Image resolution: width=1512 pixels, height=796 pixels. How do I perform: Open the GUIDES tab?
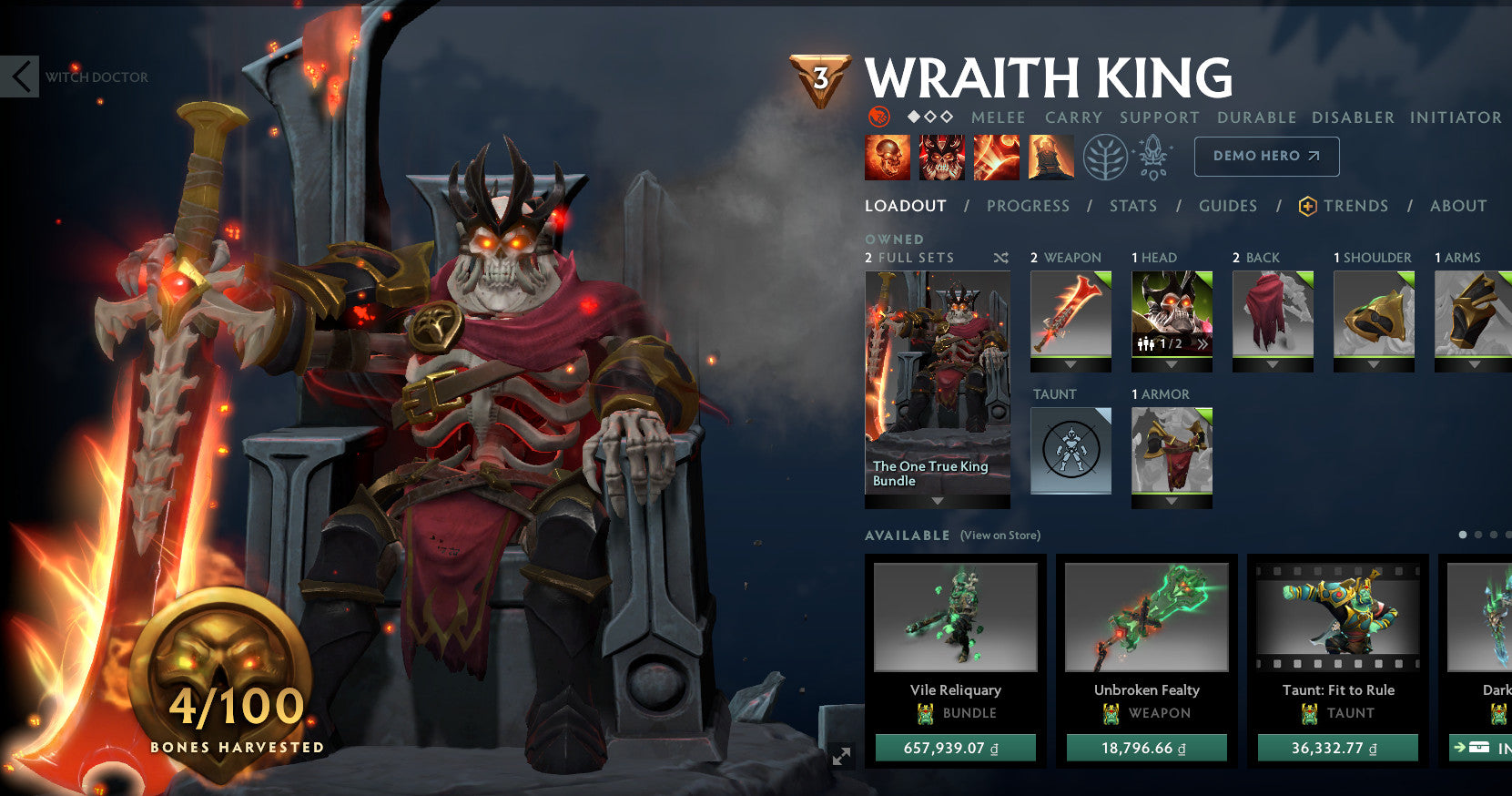click(x=1228, y=206)
